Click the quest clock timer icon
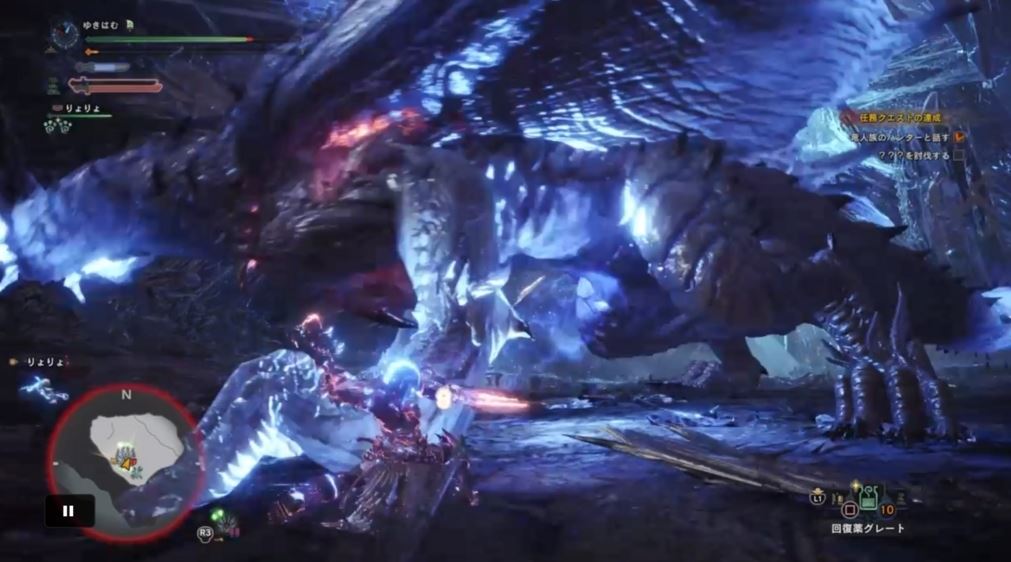This screenshot has height=562, width=1011. coord(65,36)
